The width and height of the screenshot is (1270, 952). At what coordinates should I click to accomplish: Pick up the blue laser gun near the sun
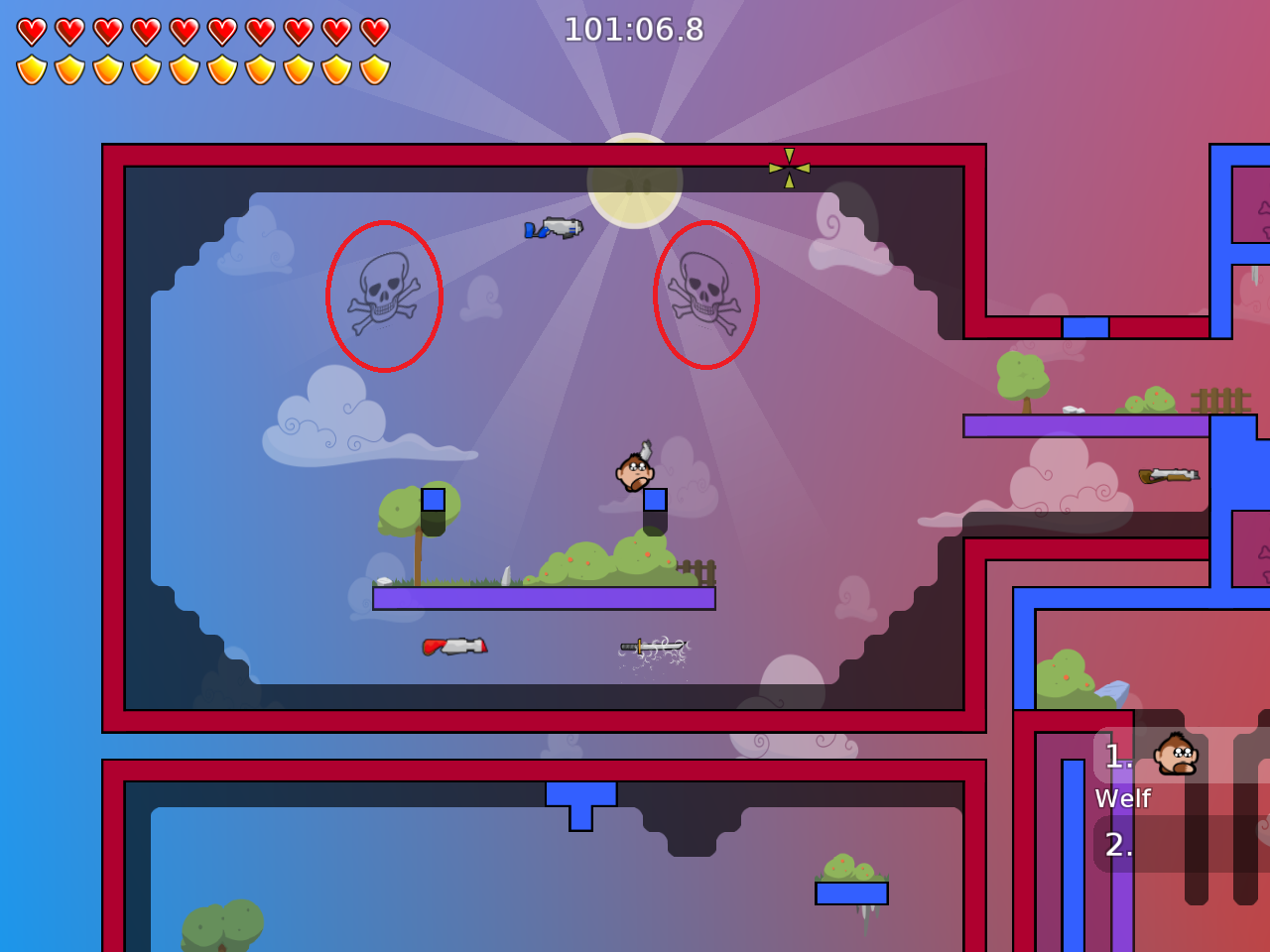point(552,229)
